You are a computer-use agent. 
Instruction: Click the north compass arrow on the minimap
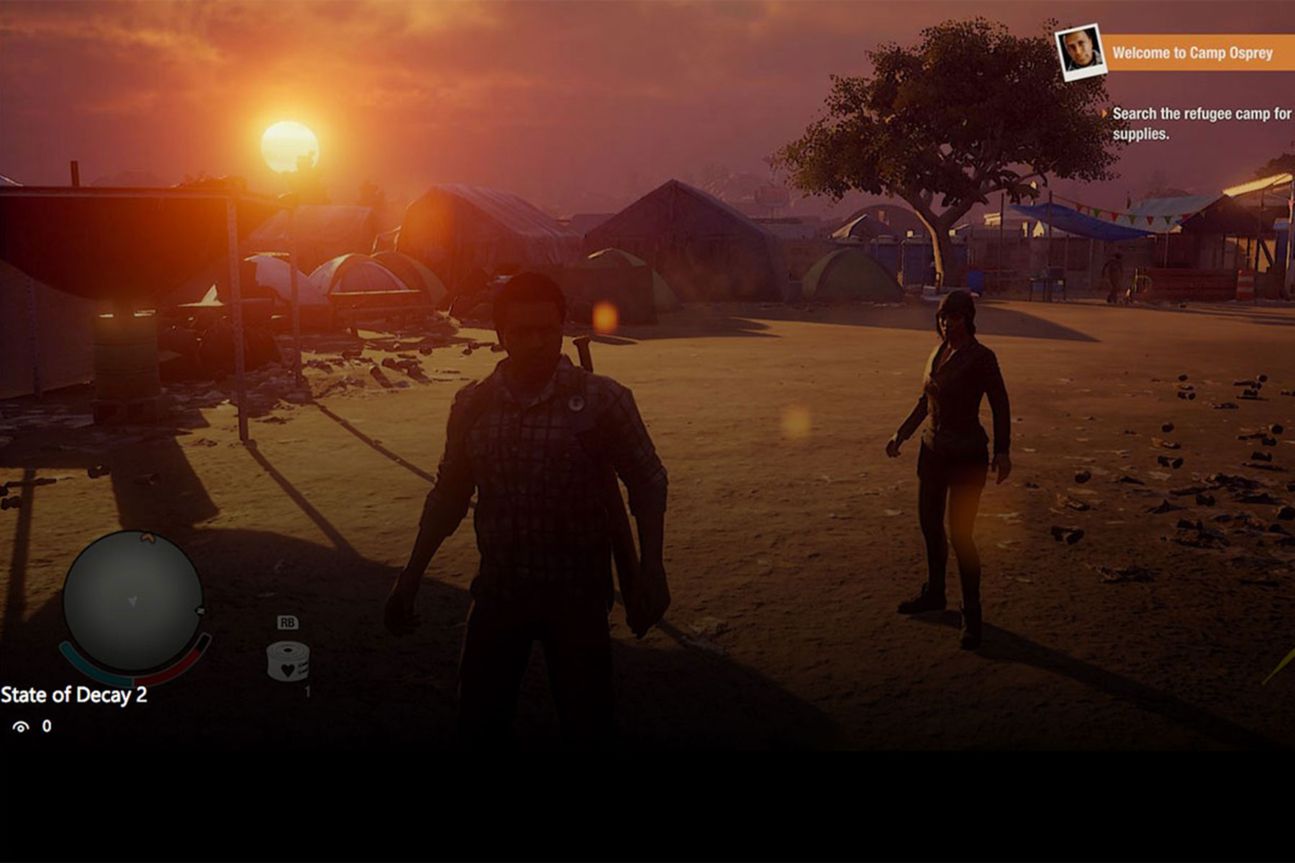(147, 538)
